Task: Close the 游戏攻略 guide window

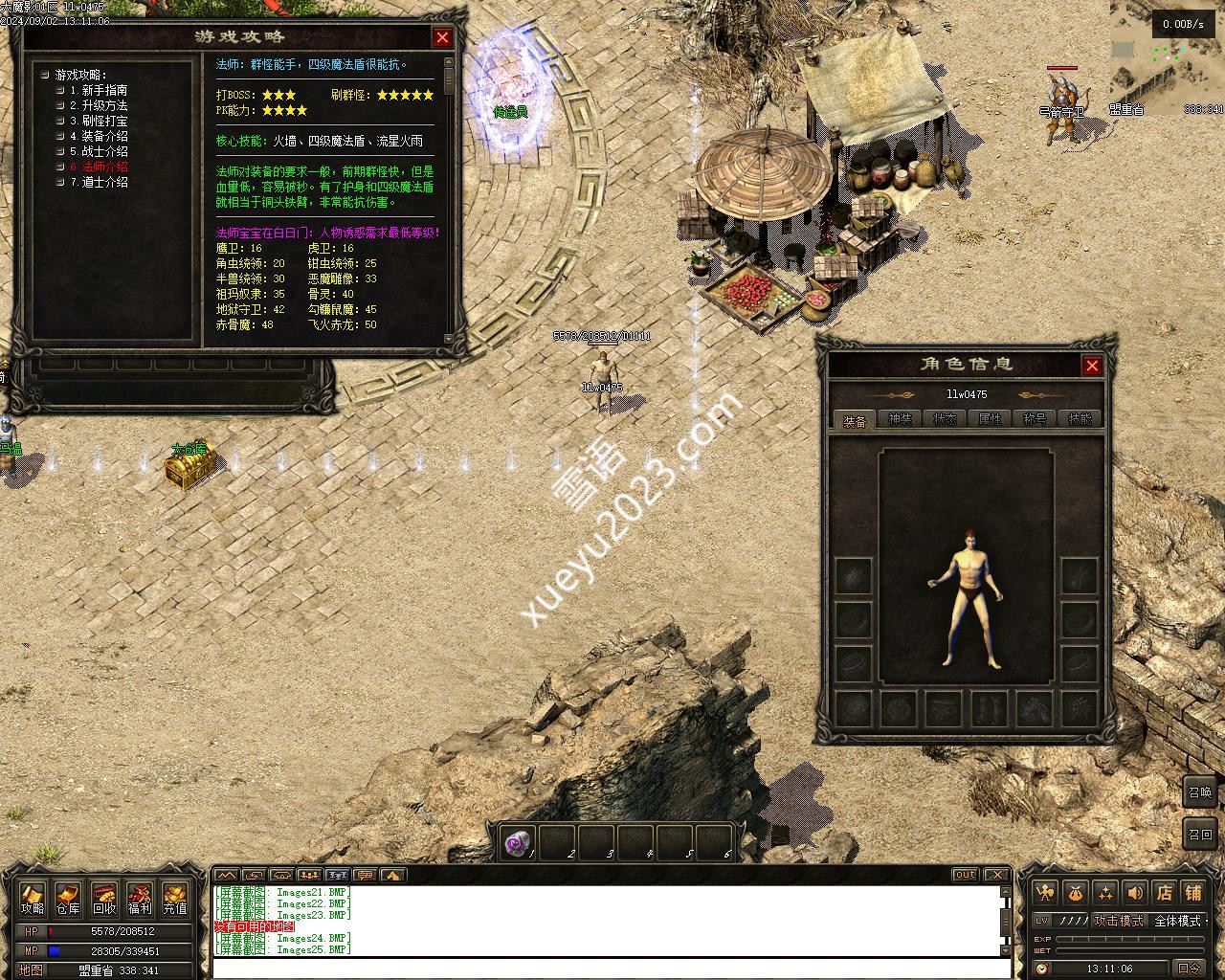Action: 442,37
